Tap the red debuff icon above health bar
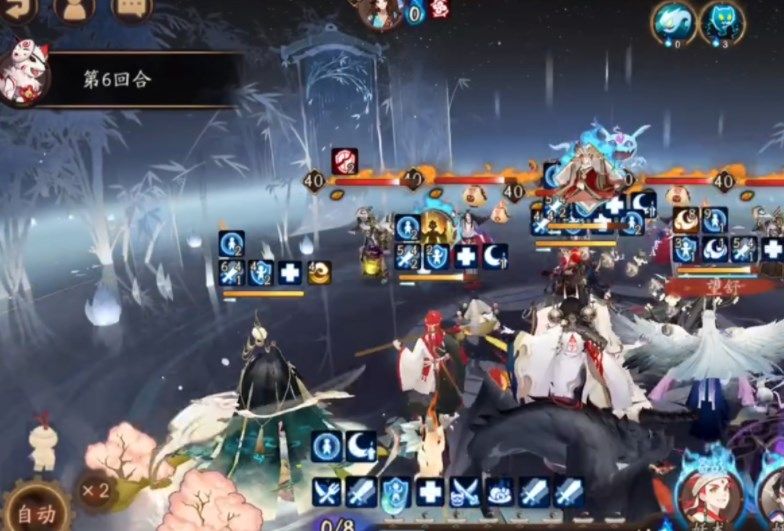This screenshot has width=784, height=531. point(345,160)
